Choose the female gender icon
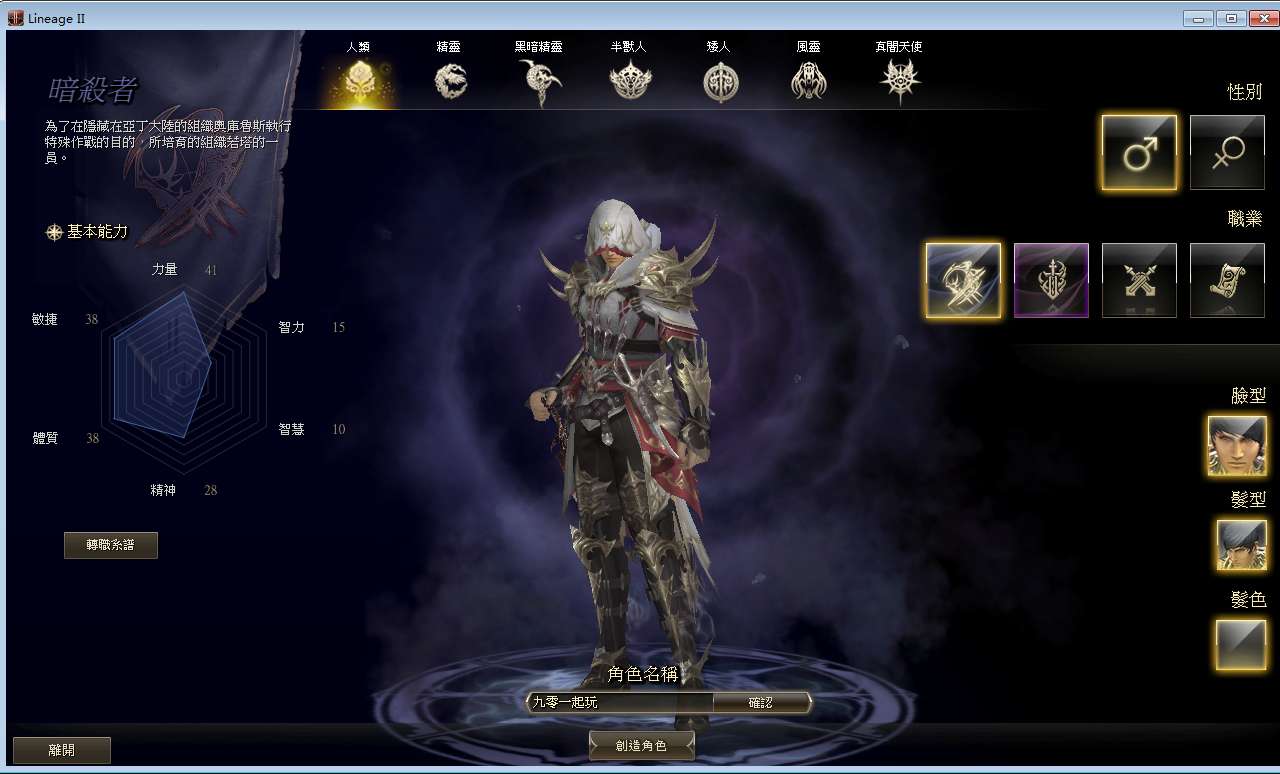 pyautogui.click(x=1227, y=152)
